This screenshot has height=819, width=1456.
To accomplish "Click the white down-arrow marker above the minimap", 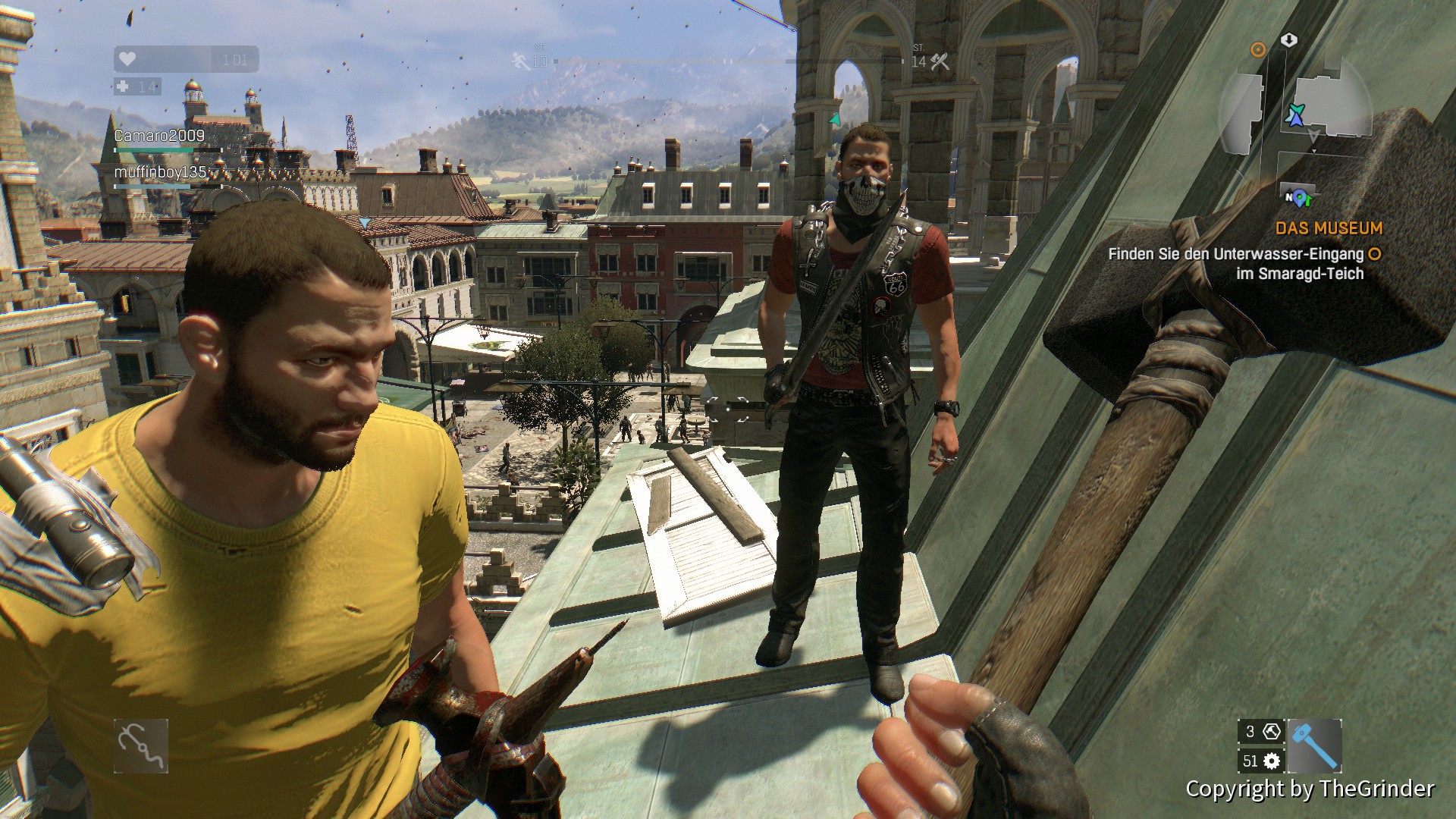I will (x=1289, y=40).
